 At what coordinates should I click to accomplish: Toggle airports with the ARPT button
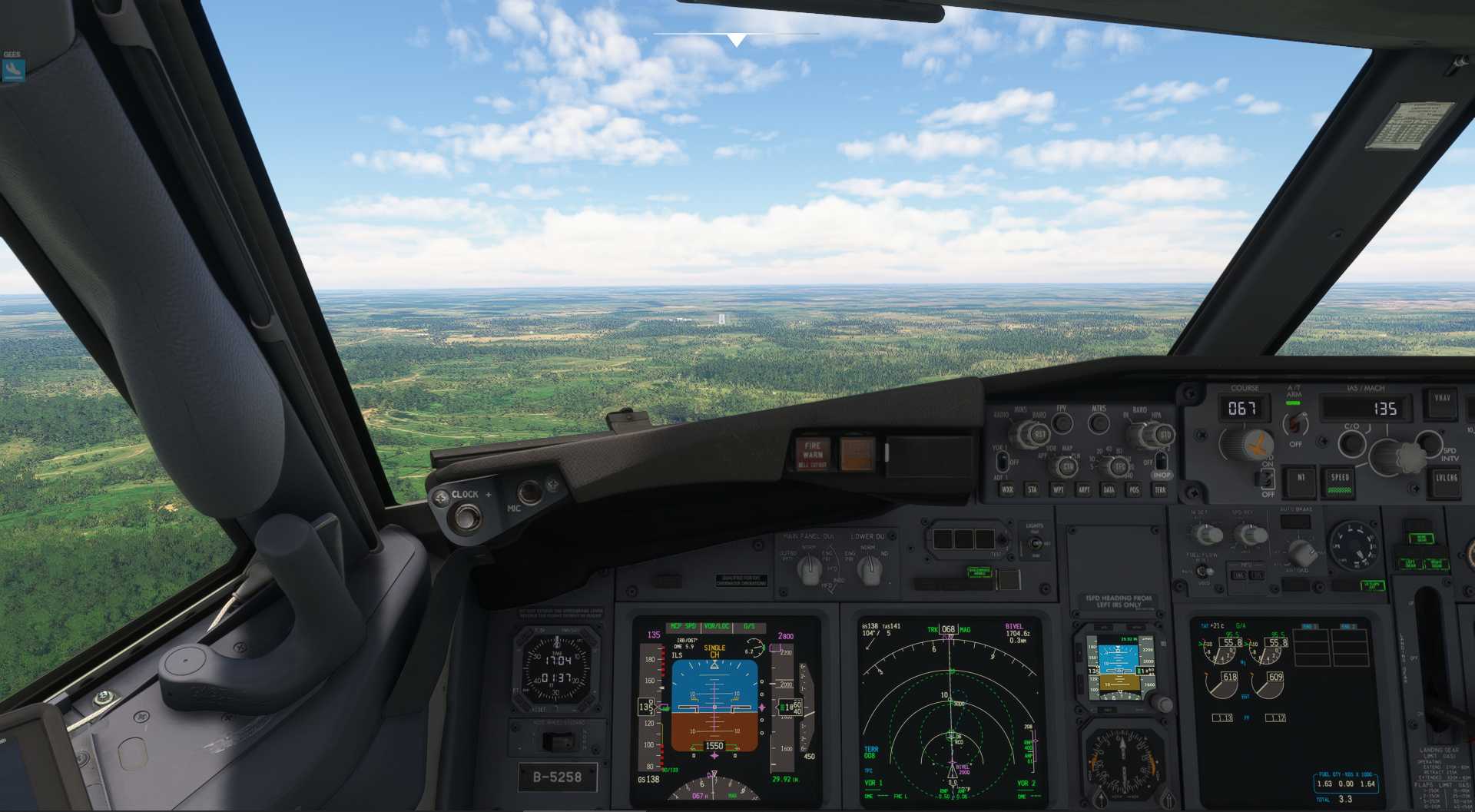coord(1083,489)
